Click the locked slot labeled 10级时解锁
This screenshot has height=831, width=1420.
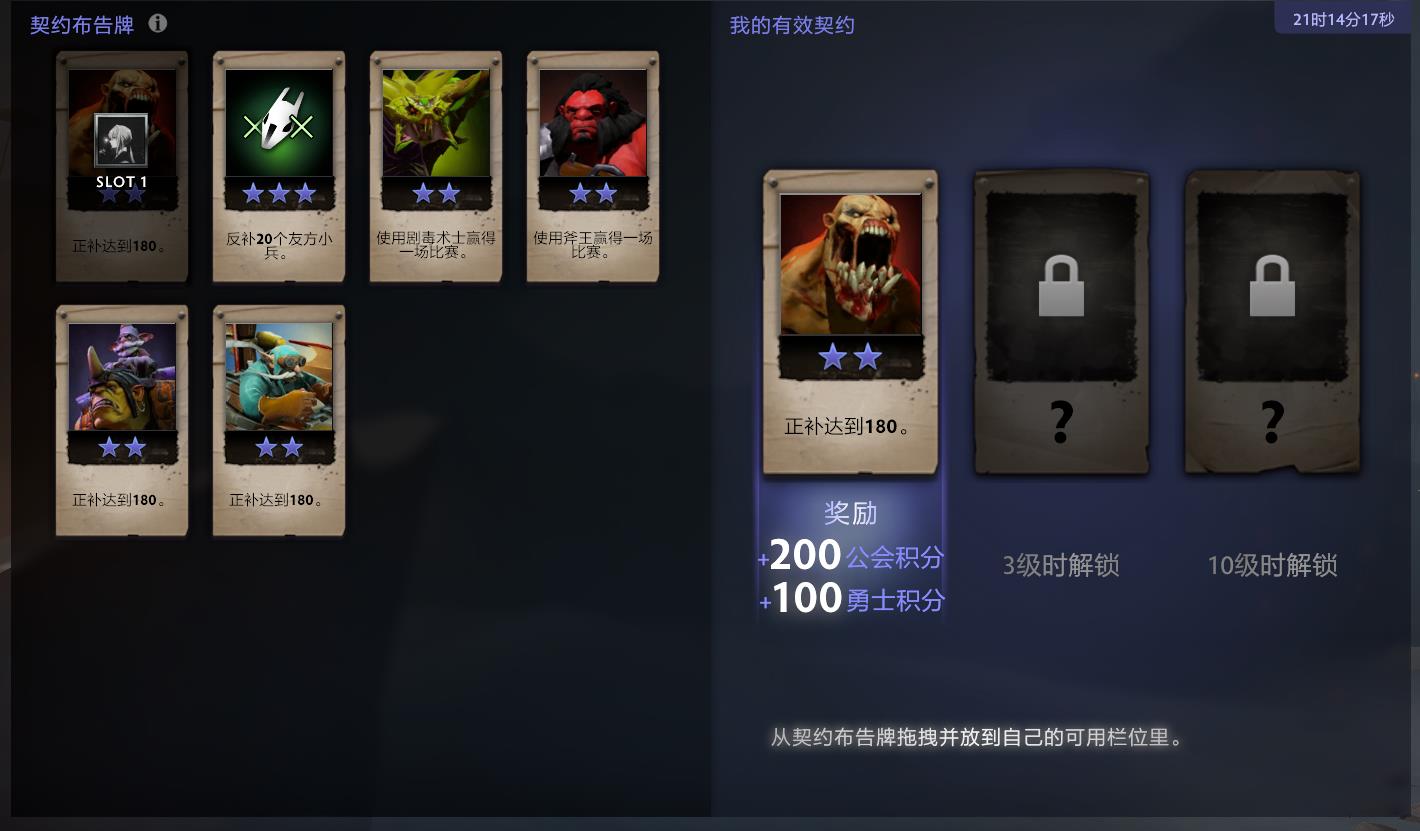pyautogui.click(x=1270, y=318)
